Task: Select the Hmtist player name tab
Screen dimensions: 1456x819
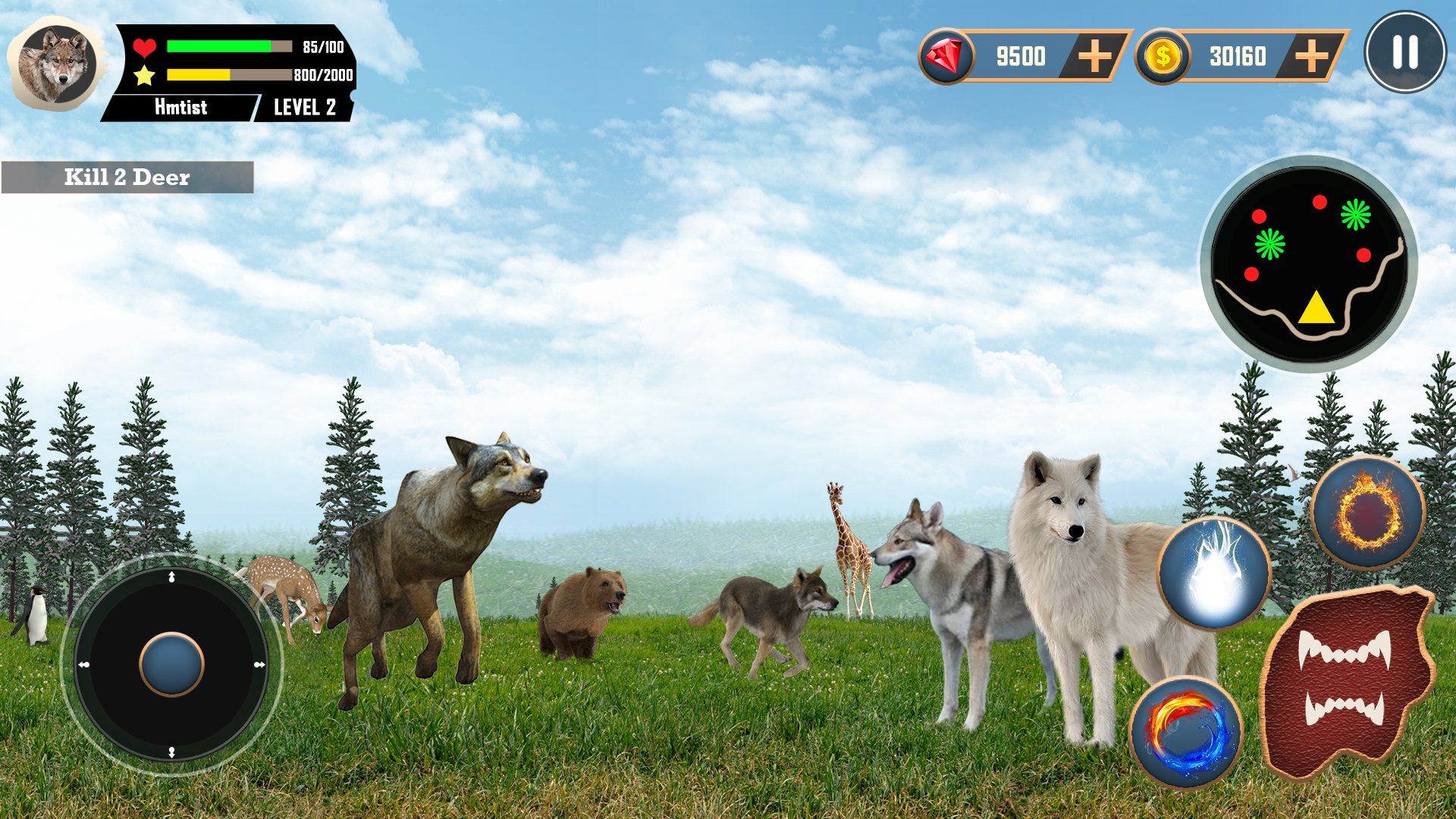Action: pos(182,107)
